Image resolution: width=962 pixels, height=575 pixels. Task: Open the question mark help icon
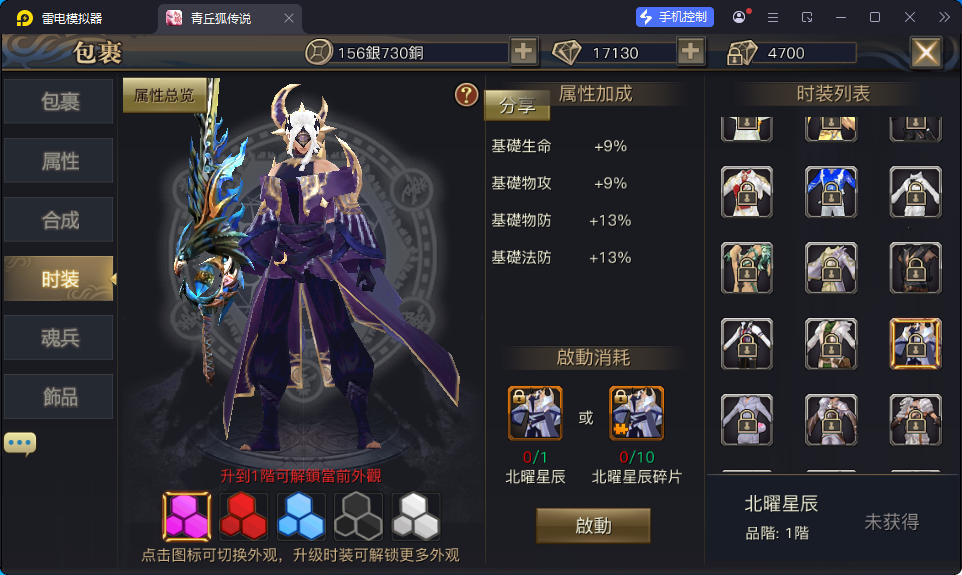tap(466, 95)
